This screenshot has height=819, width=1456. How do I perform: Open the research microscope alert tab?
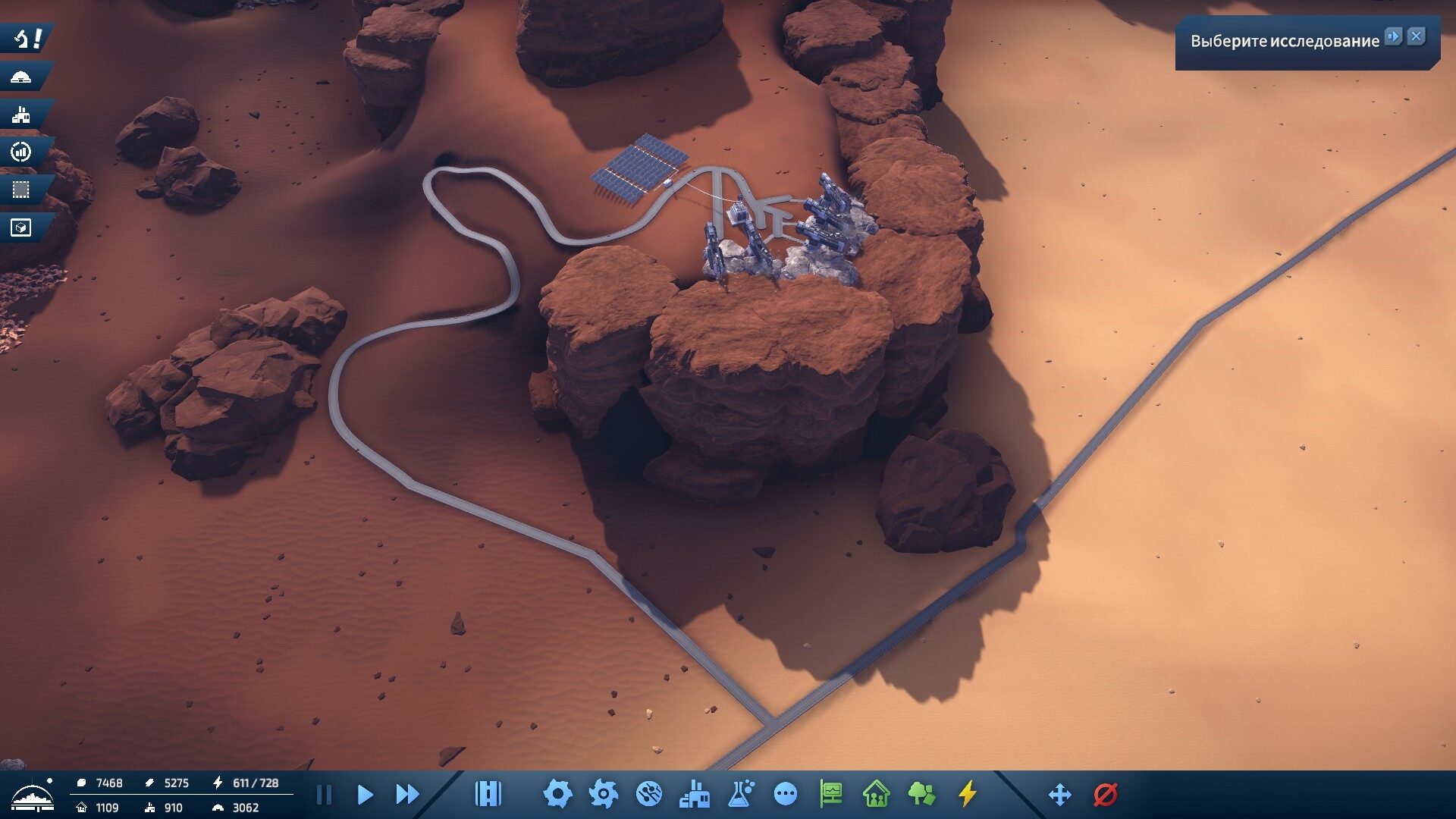tap(27, 38)
